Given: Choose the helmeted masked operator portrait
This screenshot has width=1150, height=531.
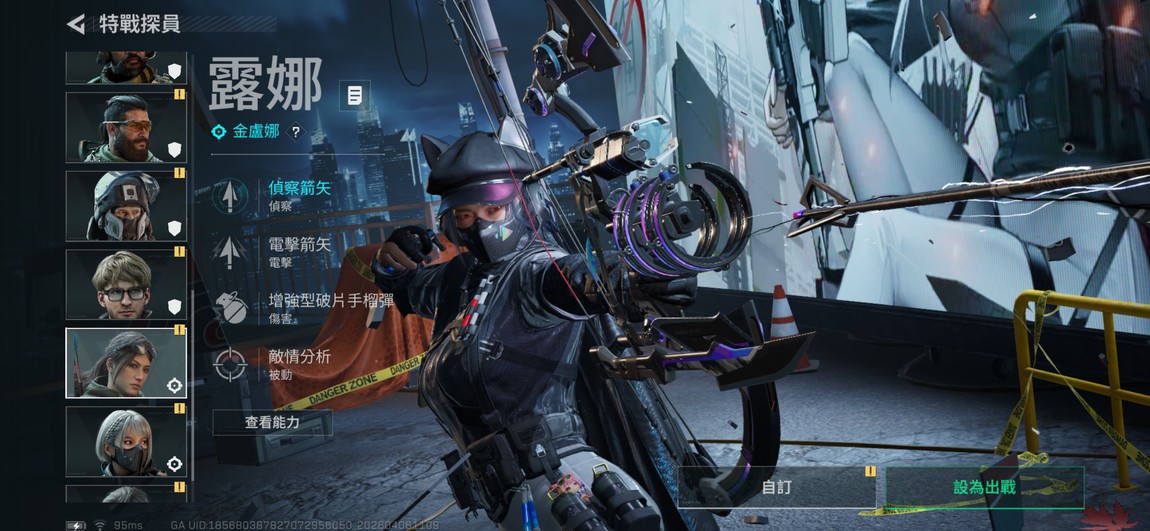Looking at the screenshot, I should 125,206.
